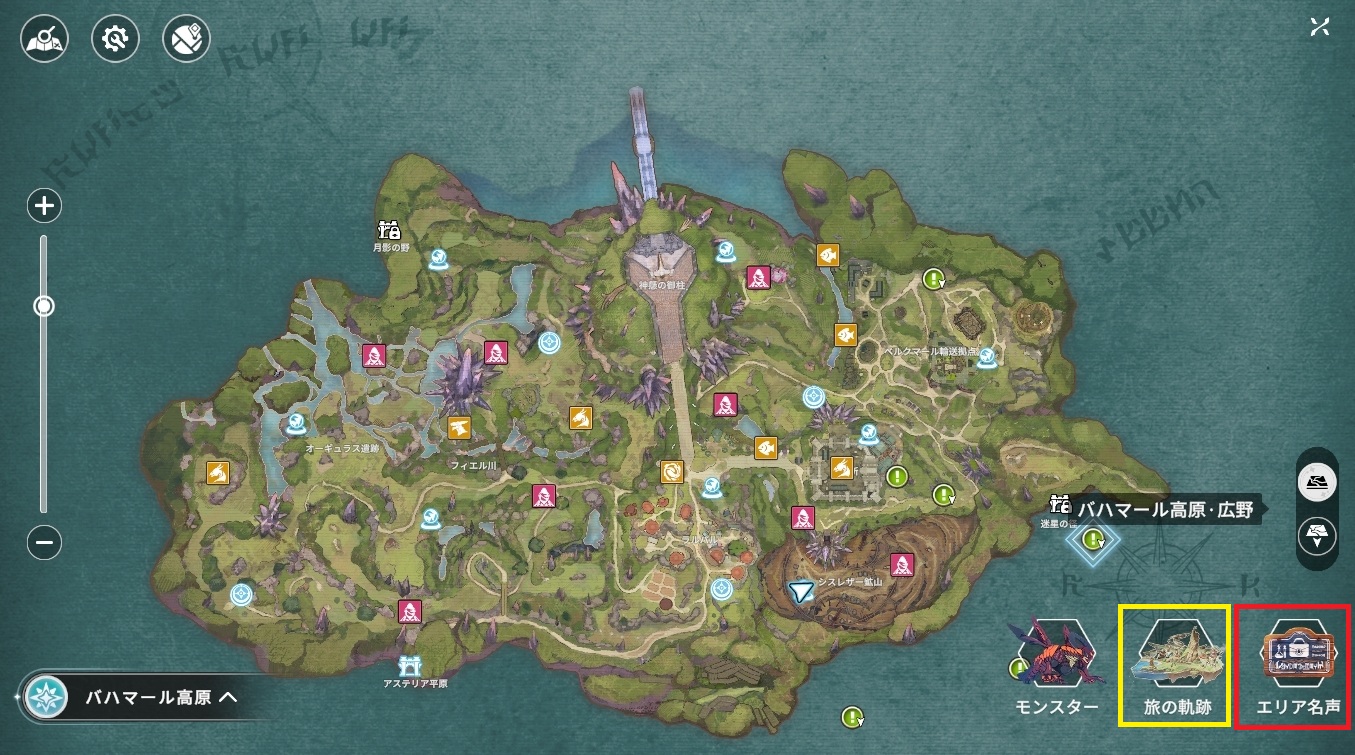Select the highlighted quest marker at バハマール高原・広野
The height and width of the screenshot is (755, 1355).
point(1093,539)
